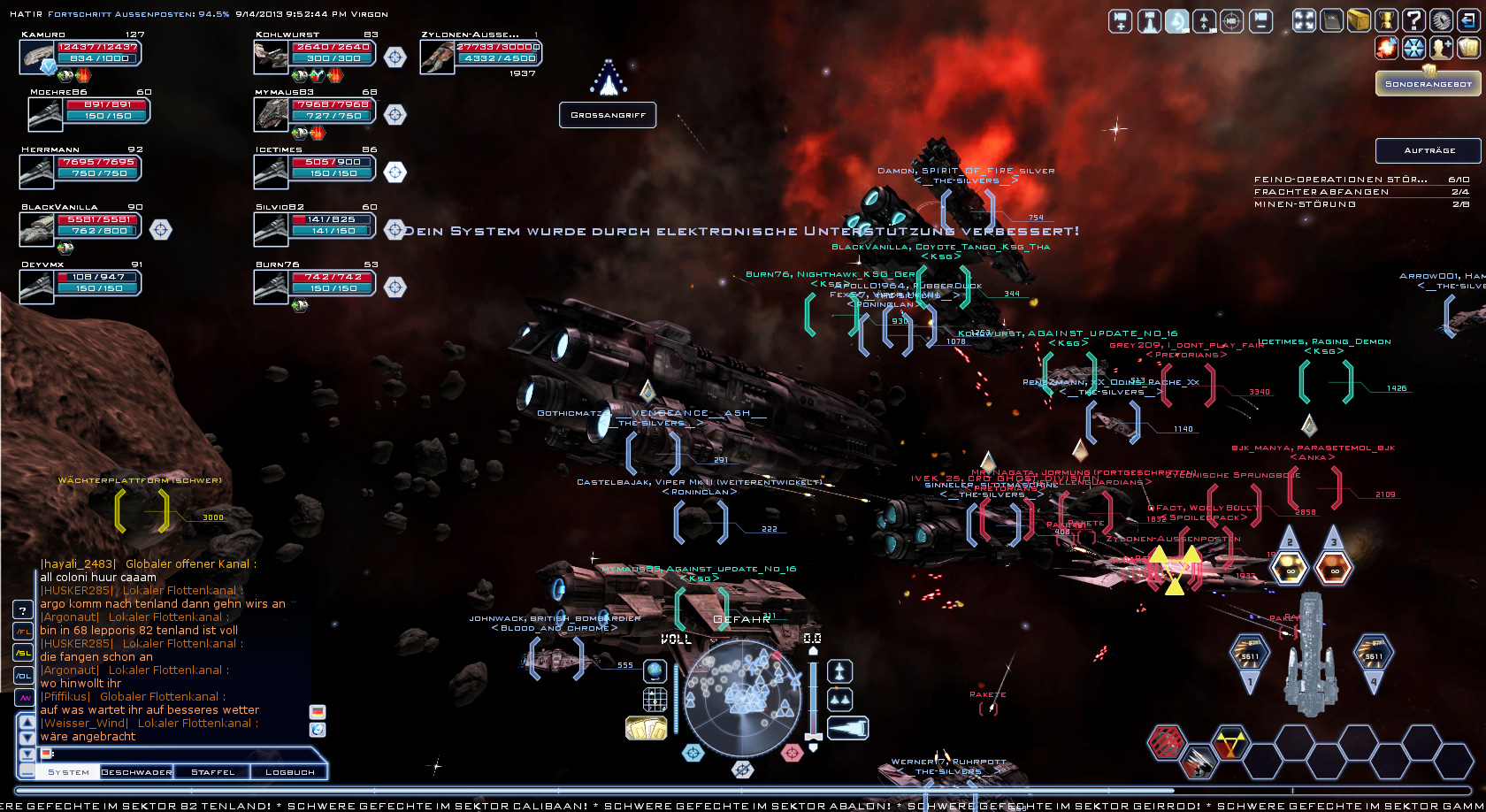This screenshot has width=1486, height=812.
Task: Choose the /SL chat channel button
Action: click(23, 654)
